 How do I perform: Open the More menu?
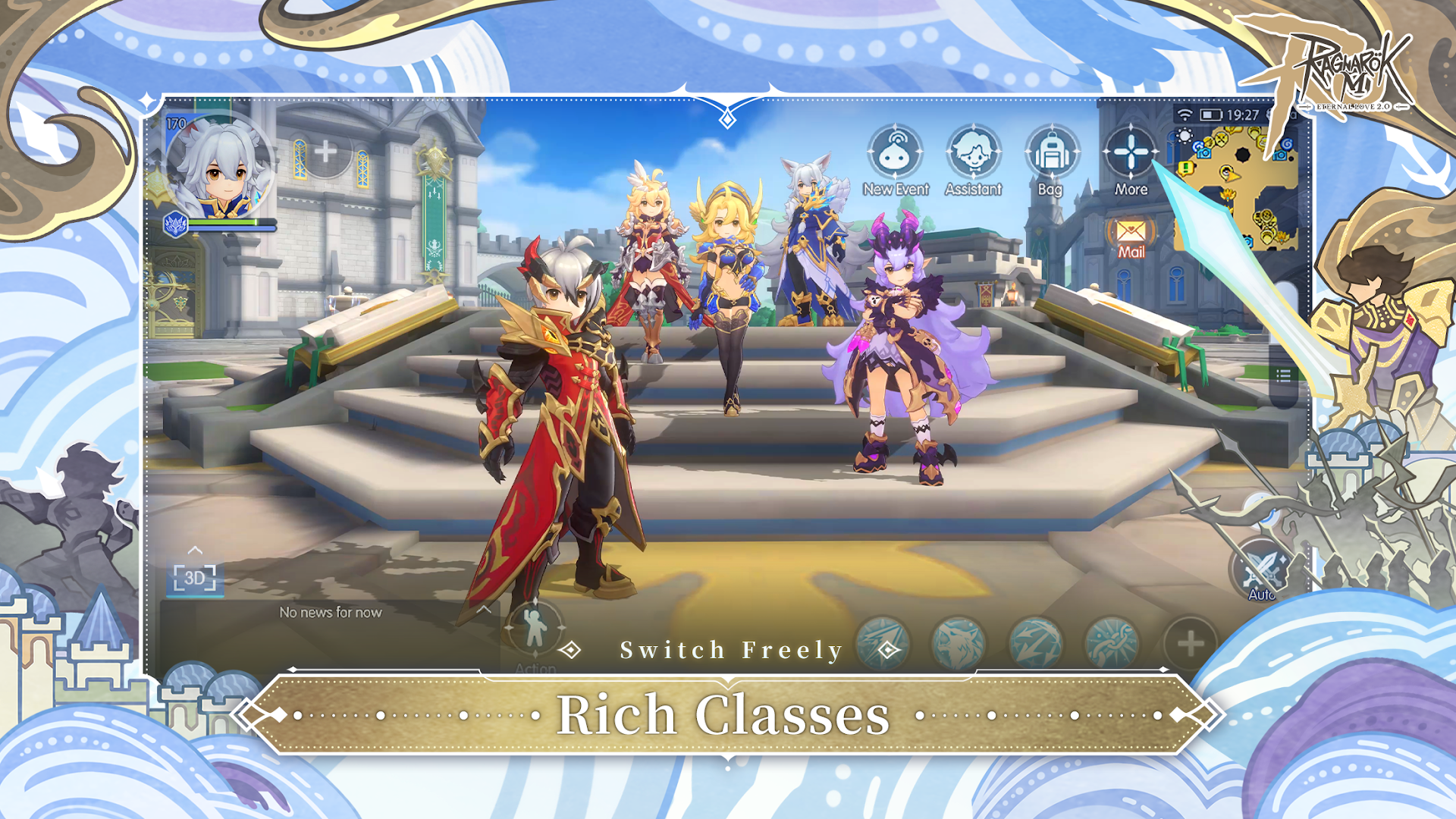1130,152
